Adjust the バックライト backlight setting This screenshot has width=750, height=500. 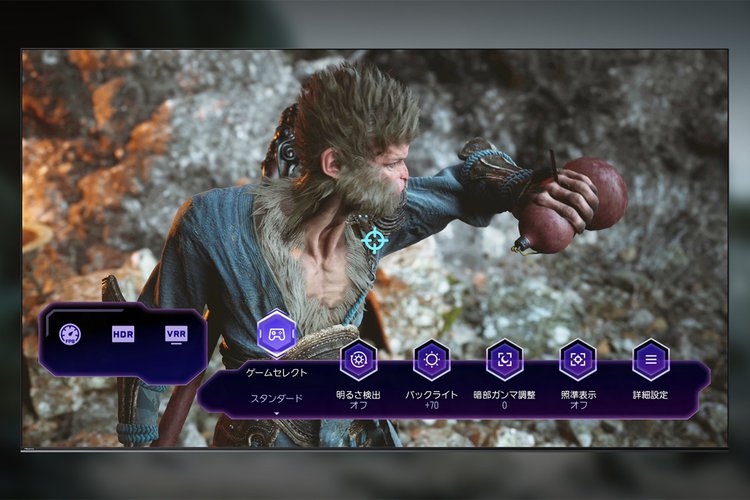coord(432,360)
